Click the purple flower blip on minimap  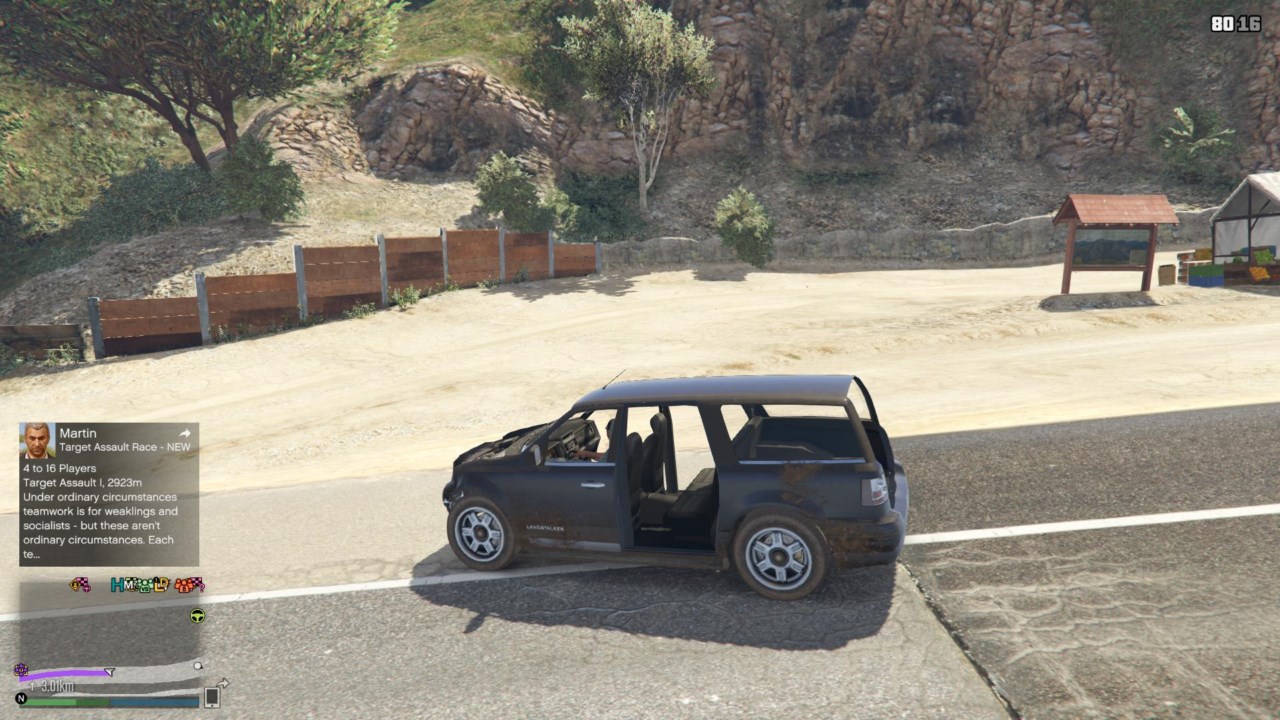pos(21,669)
